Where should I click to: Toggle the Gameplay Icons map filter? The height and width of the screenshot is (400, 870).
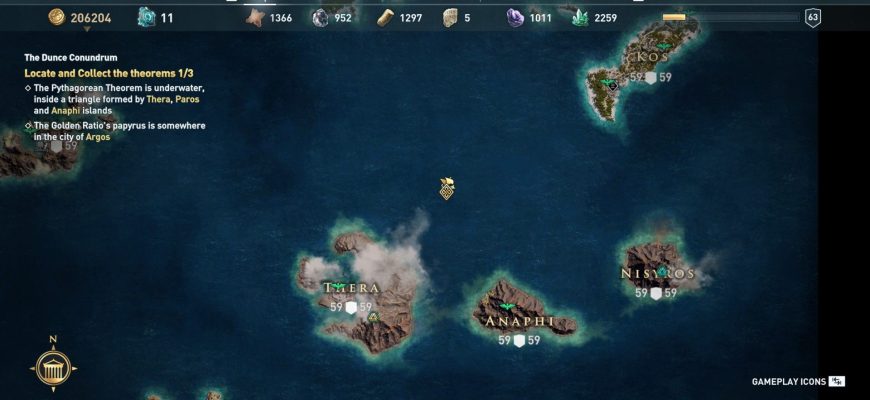[x=799, y=381]
